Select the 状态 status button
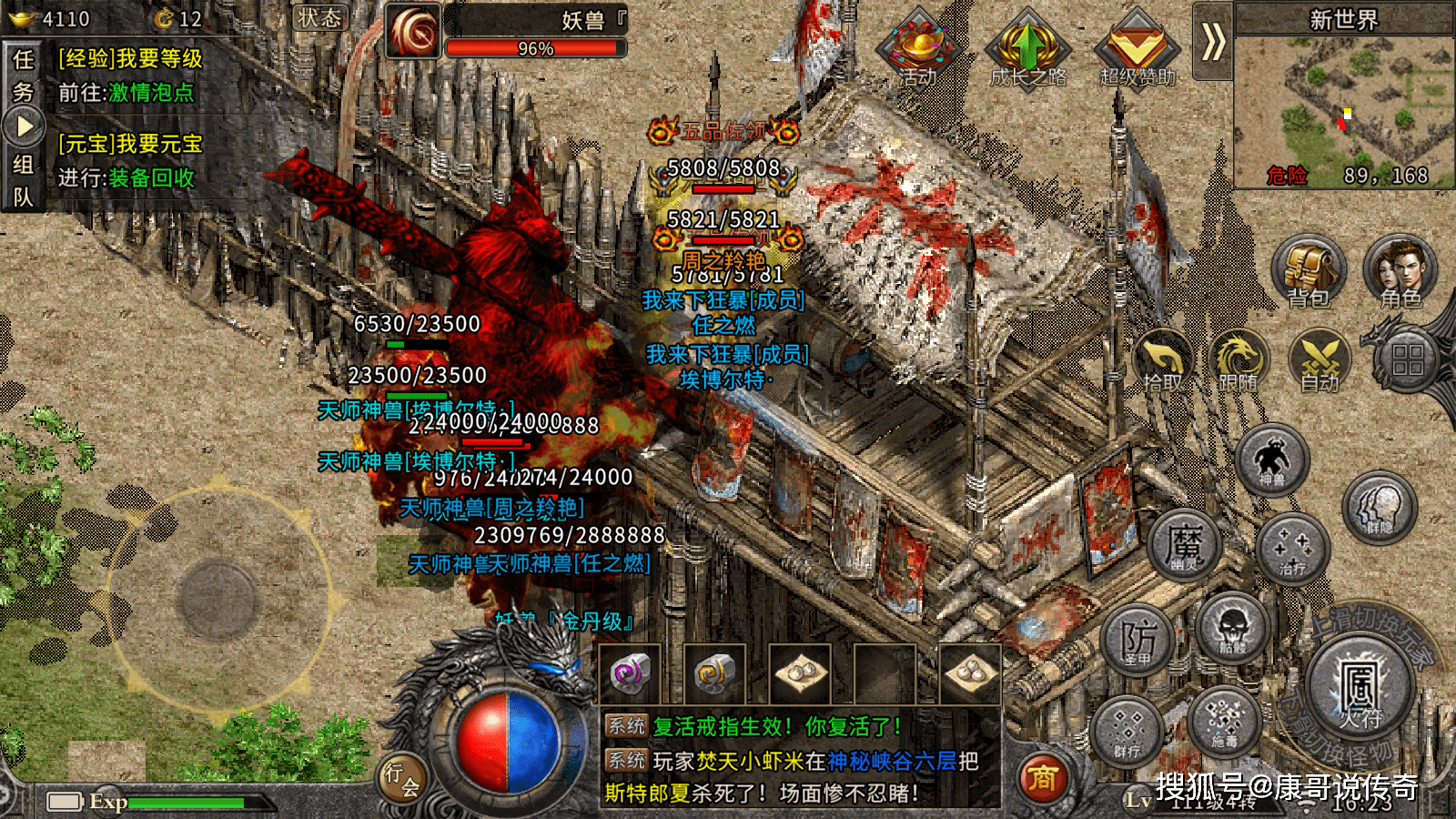The width and height of the screenshot is (1456, 819). pos(320,18)
